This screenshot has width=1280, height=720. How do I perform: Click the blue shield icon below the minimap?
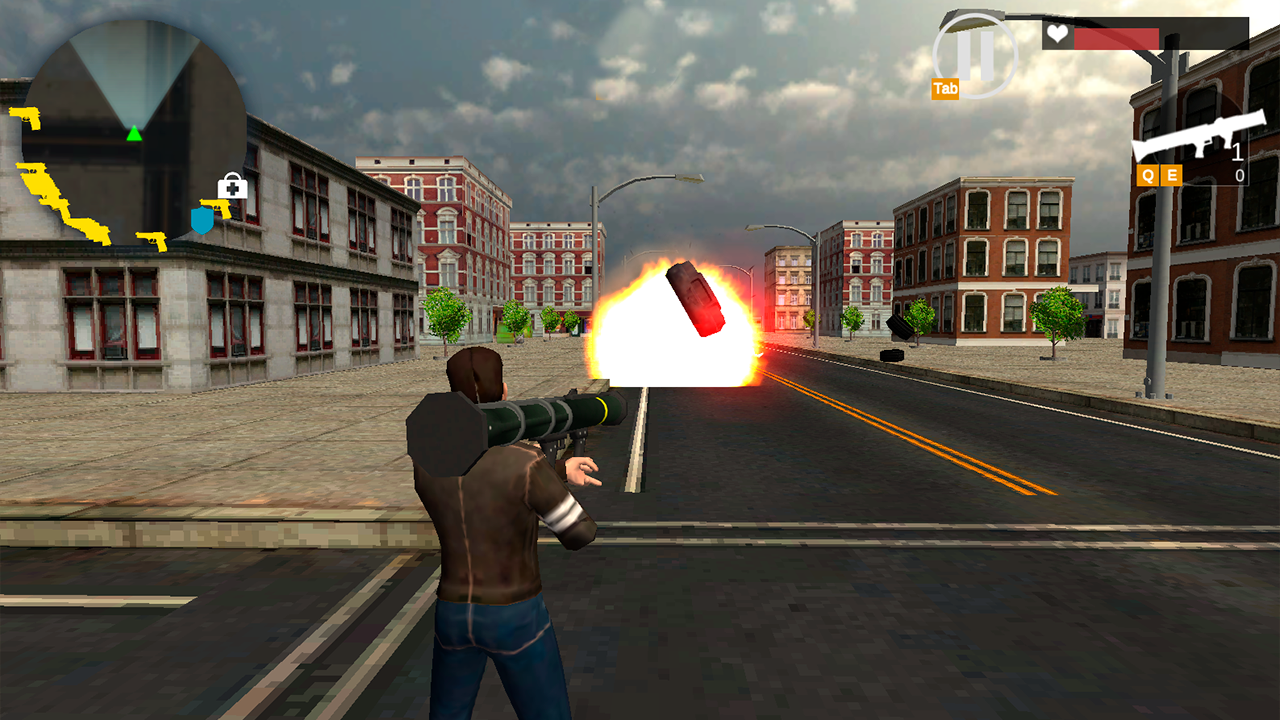[x=201, y=219]
